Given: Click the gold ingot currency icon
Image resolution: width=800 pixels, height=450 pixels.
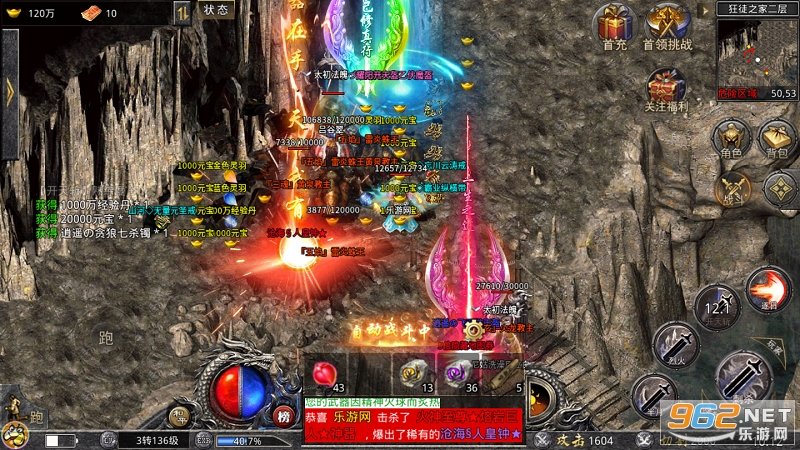Looking at the screenshot, I should point(13,13).
